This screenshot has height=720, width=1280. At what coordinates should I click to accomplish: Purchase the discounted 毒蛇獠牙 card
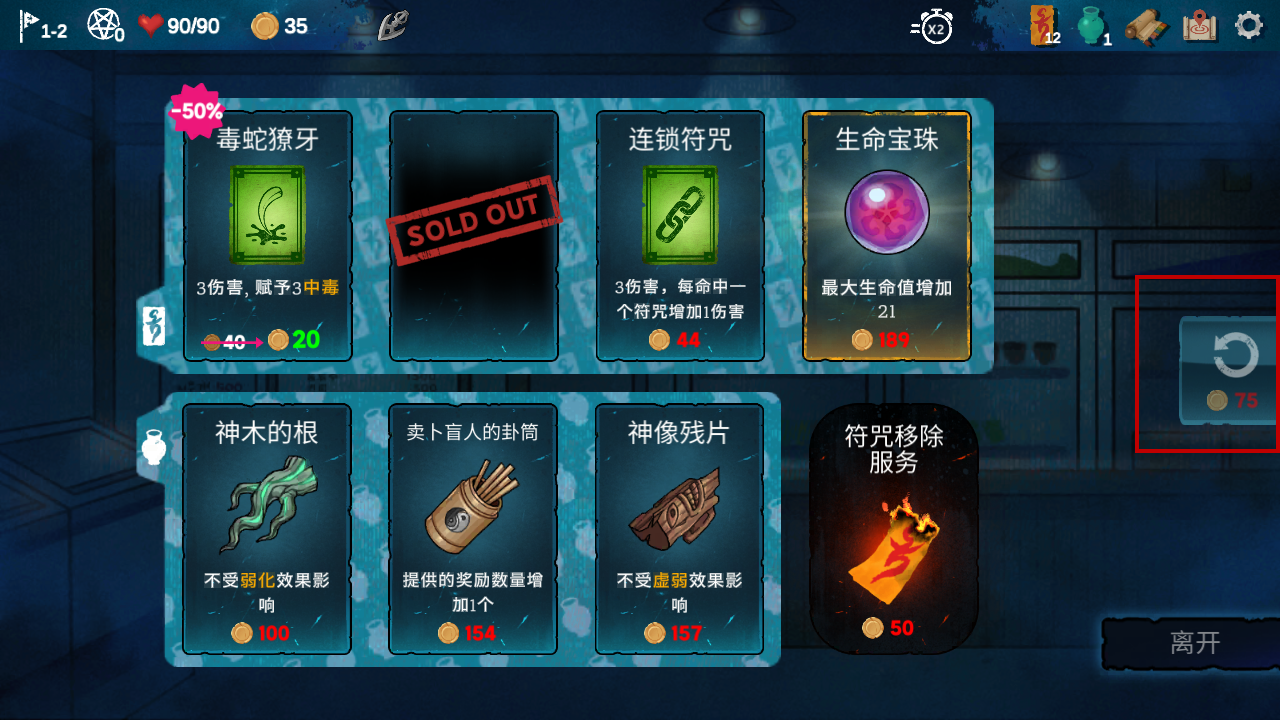coord(266,235)
